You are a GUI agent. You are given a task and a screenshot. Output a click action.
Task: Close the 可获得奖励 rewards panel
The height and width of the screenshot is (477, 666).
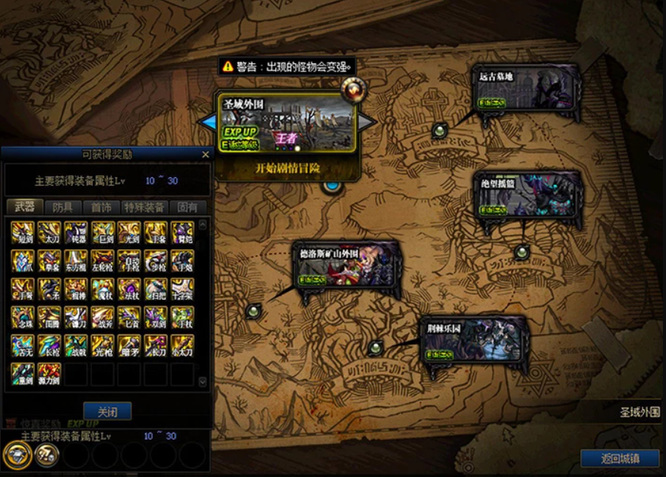pos(206,154)
